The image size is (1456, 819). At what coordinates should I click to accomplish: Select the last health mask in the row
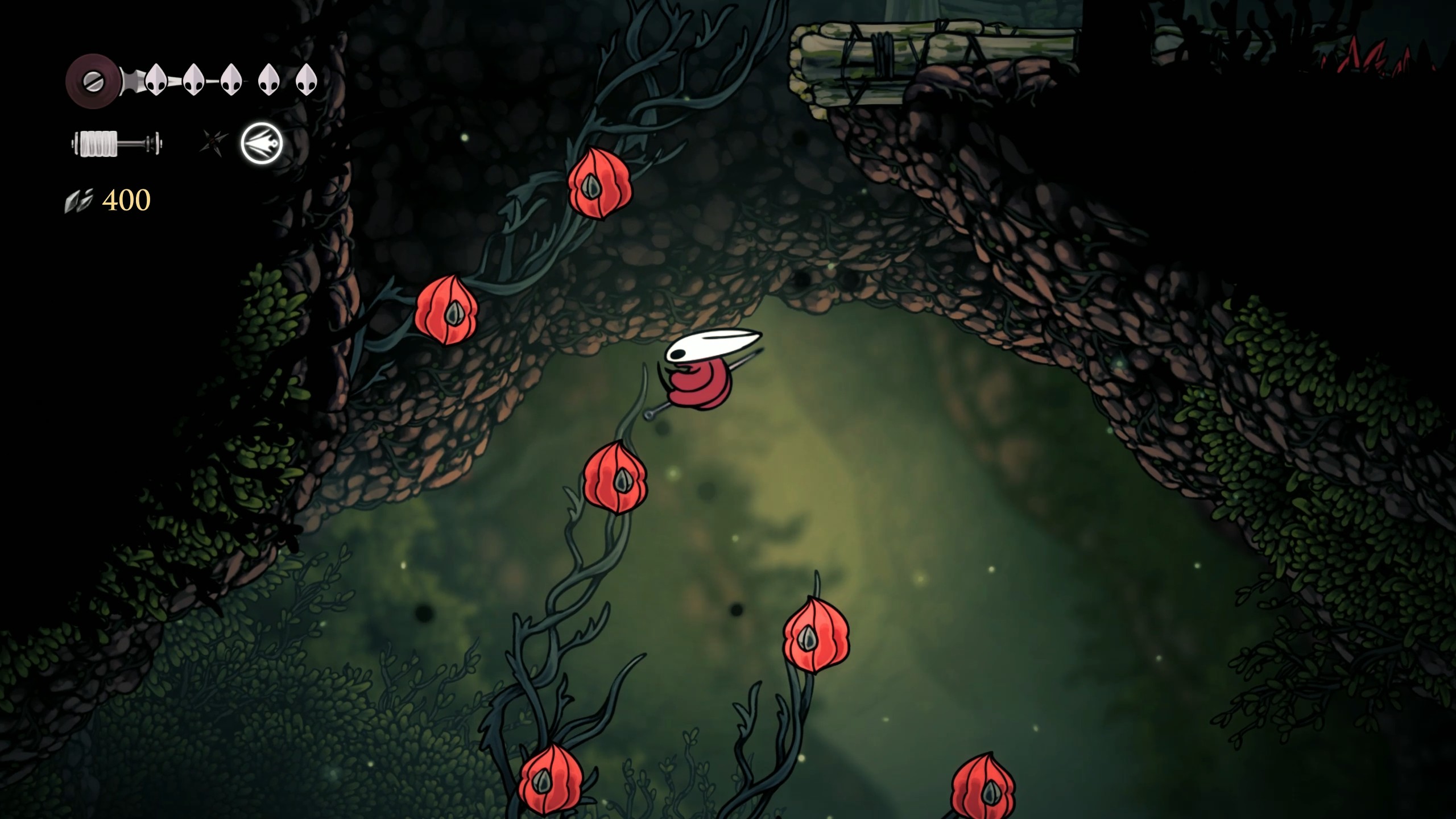click(x=309, y=80)
